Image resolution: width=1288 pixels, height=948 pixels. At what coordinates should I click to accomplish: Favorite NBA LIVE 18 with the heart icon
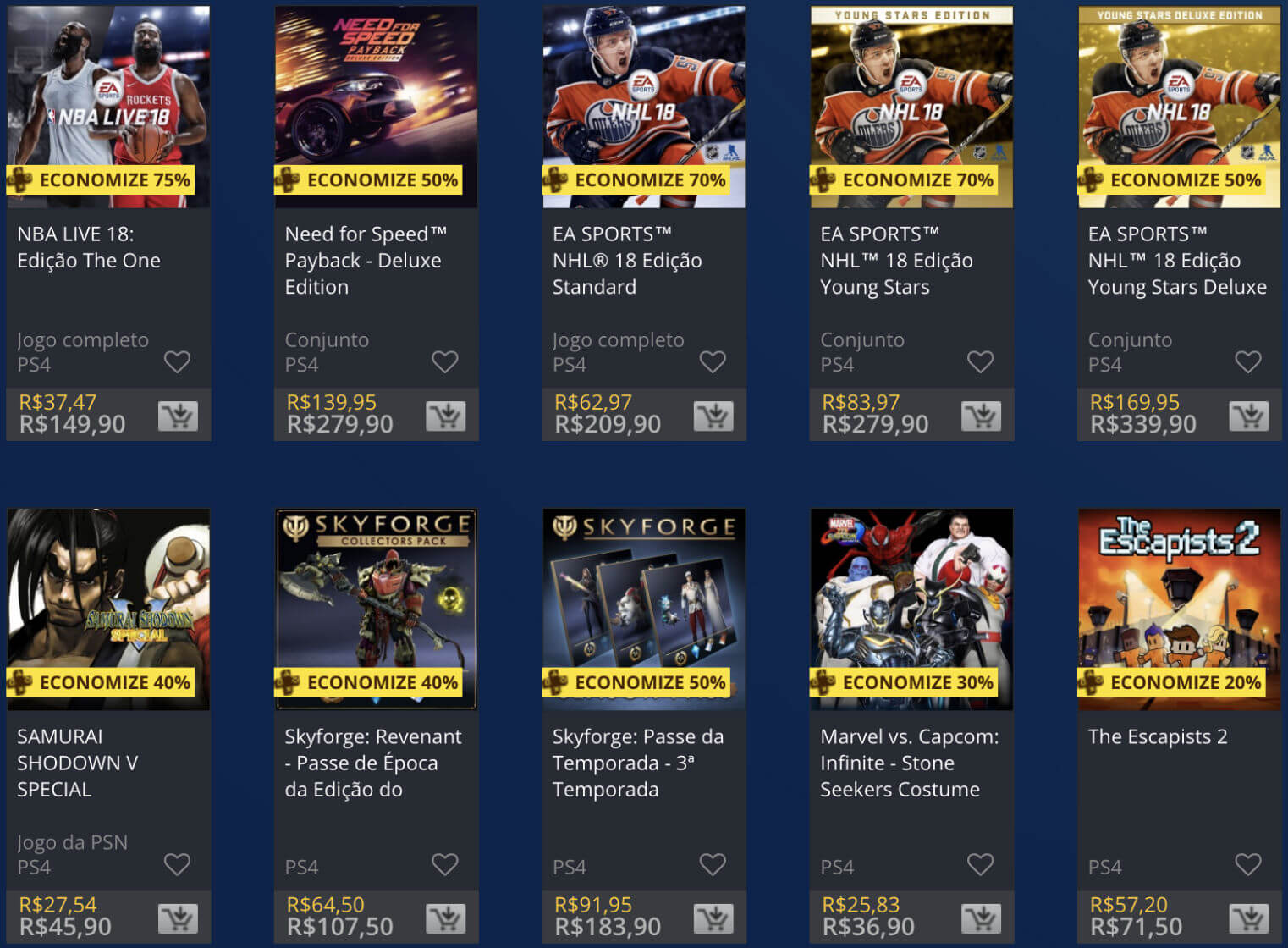(x=178, y=361)
